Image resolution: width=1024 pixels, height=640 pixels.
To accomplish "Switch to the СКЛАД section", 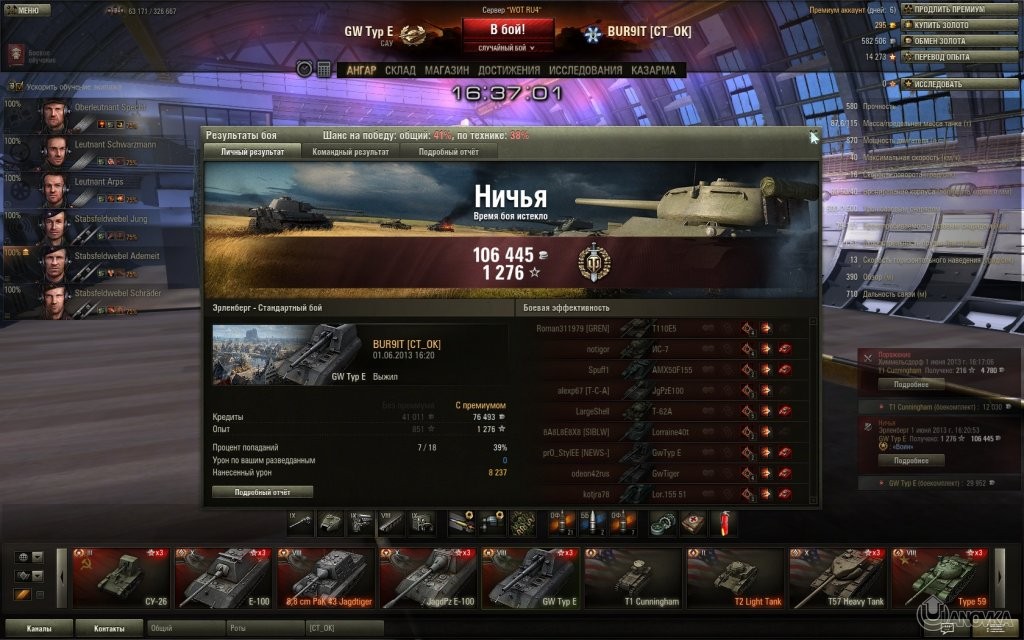I will tap(400, 70).
